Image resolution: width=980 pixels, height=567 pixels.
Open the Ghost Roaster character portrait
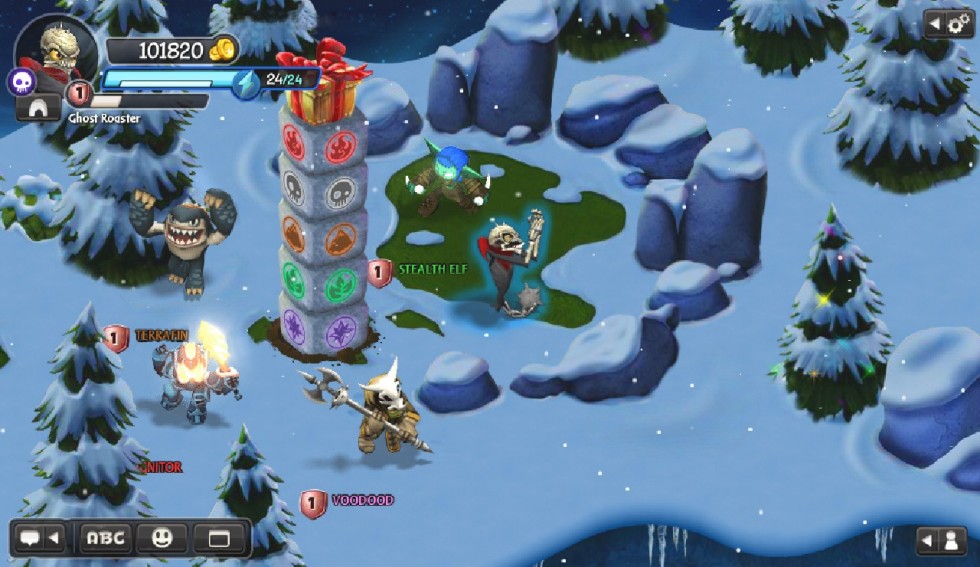point(57,50)
